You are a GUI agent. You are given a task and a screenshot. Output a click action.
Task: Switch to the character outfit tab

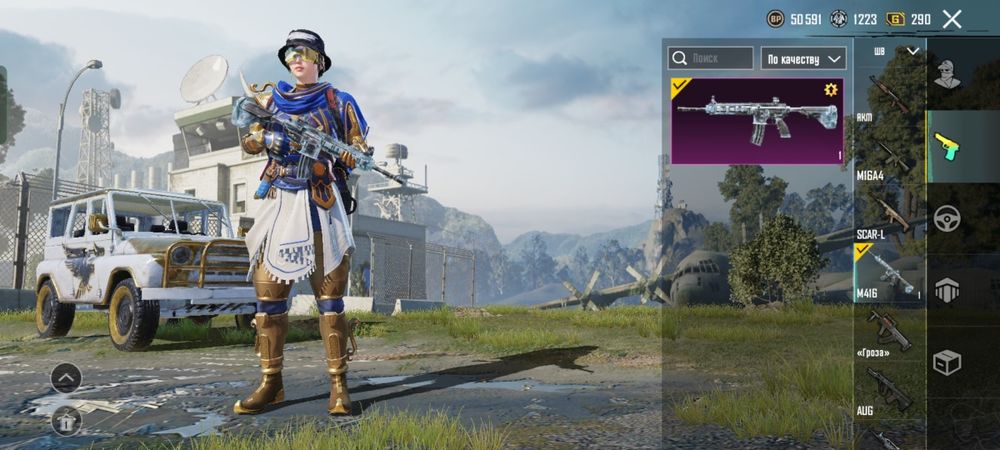tap(947, 73)
